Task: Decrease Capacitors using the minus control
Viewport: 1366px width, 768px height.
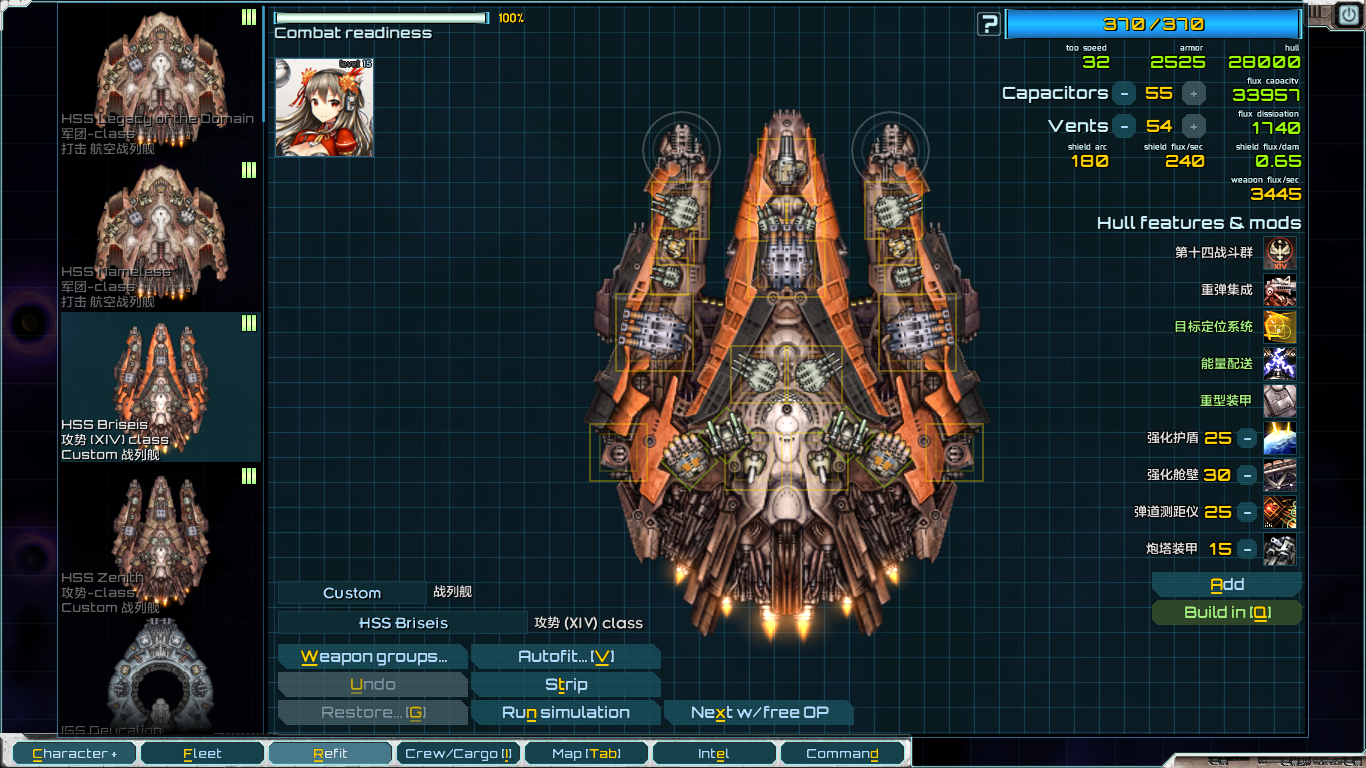Action: click(x=1125, y=93)
